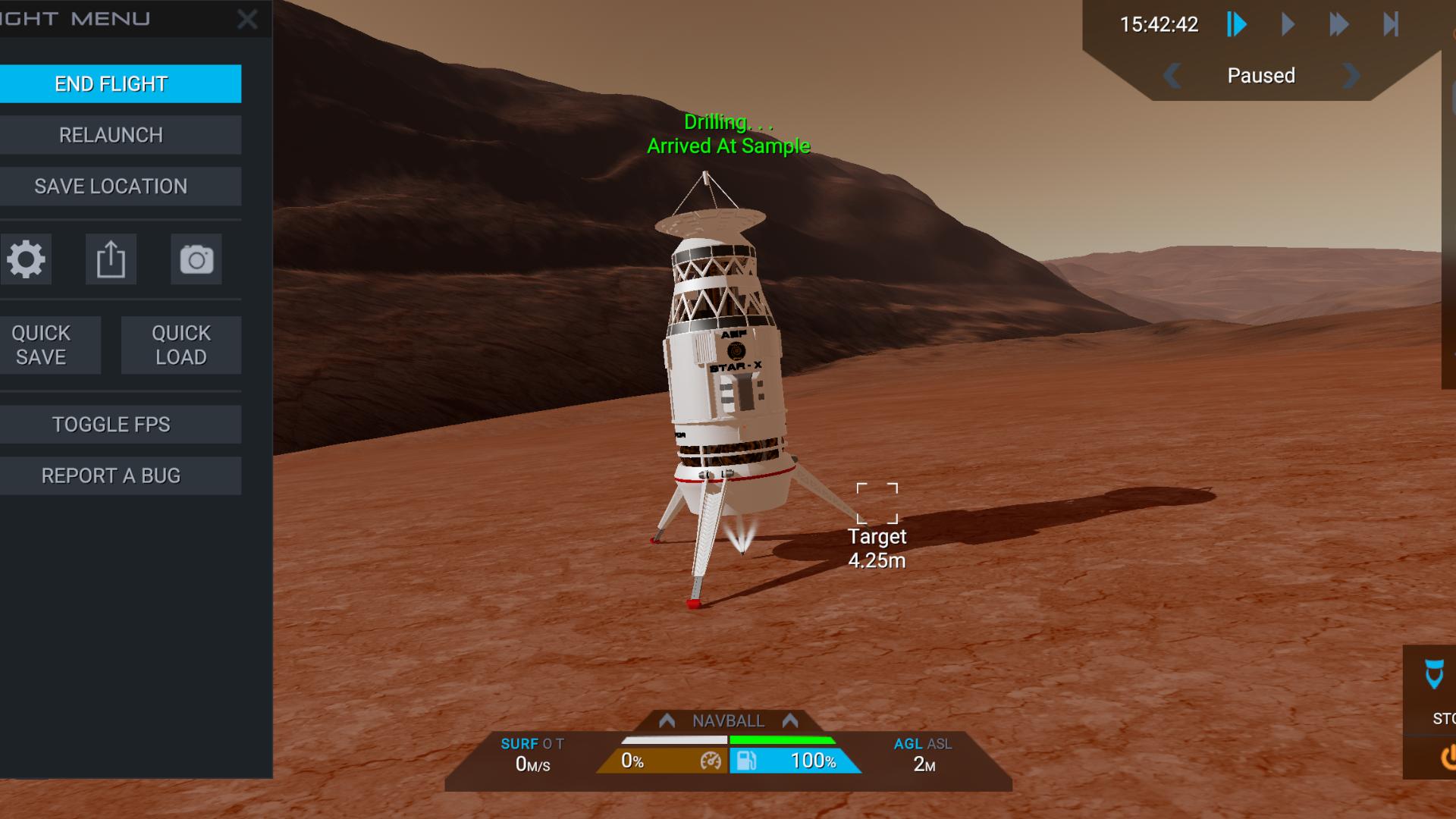Click the share upload icon

pos(111,259)
